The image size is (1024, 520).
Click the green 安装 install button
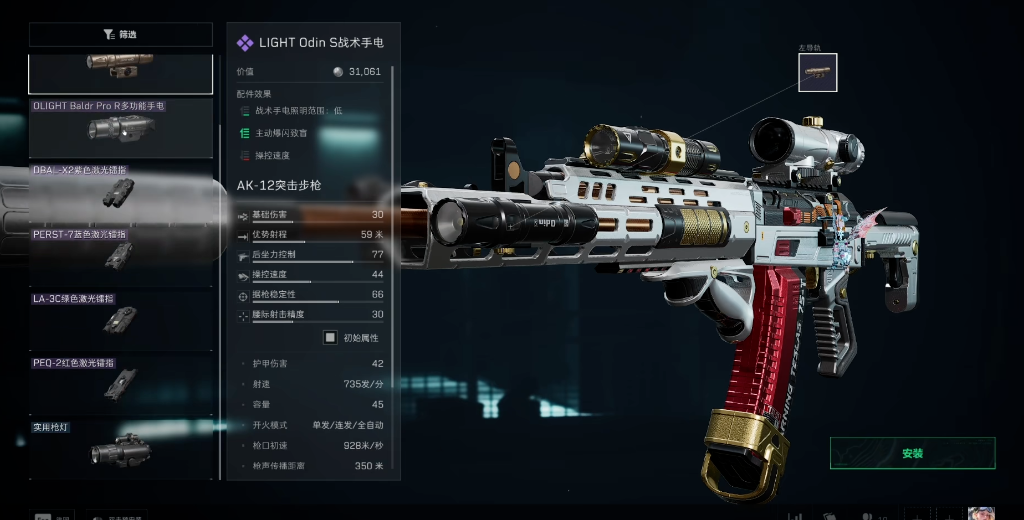point(912,453)
